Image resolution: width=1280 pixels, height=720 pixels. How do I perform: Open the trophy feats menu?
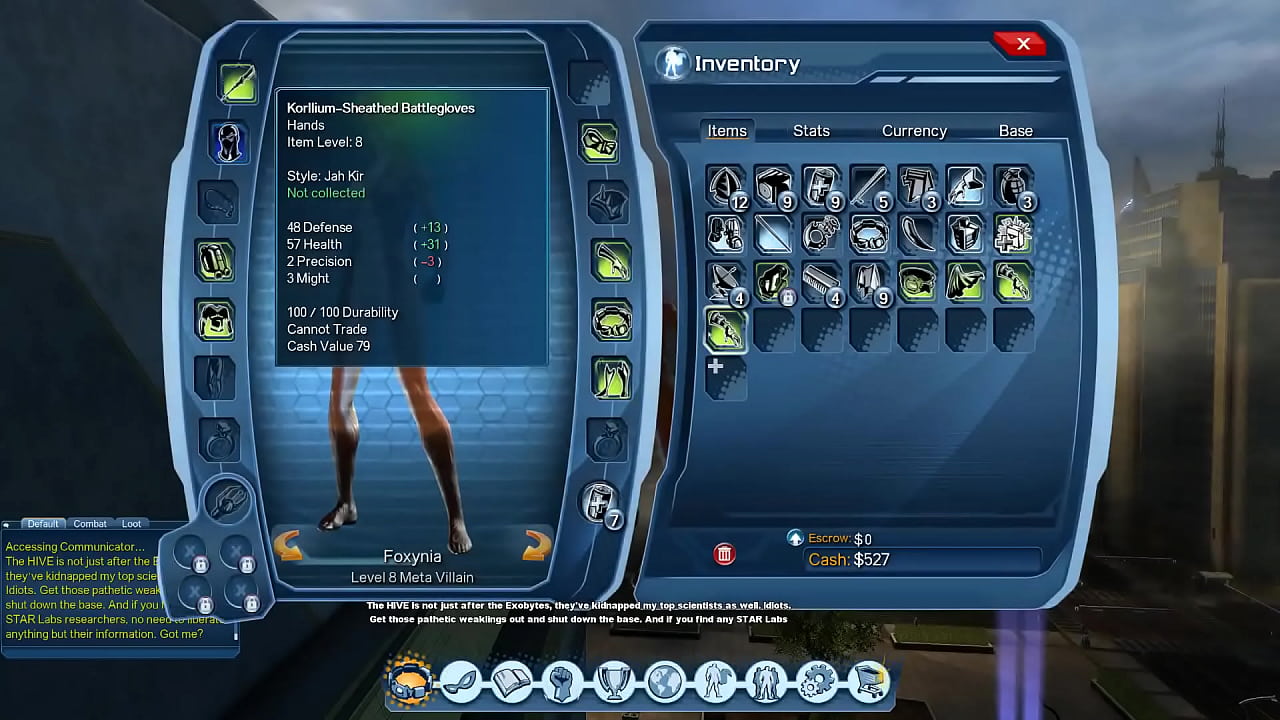pyautogui.click(x=614, y=682)
